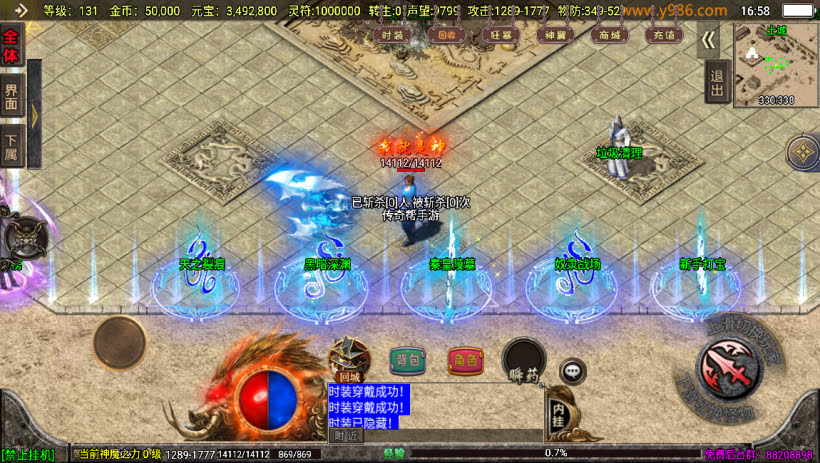Select the 下属 tab
Screen dimensions: 820x463
click(x=11, y=145)
